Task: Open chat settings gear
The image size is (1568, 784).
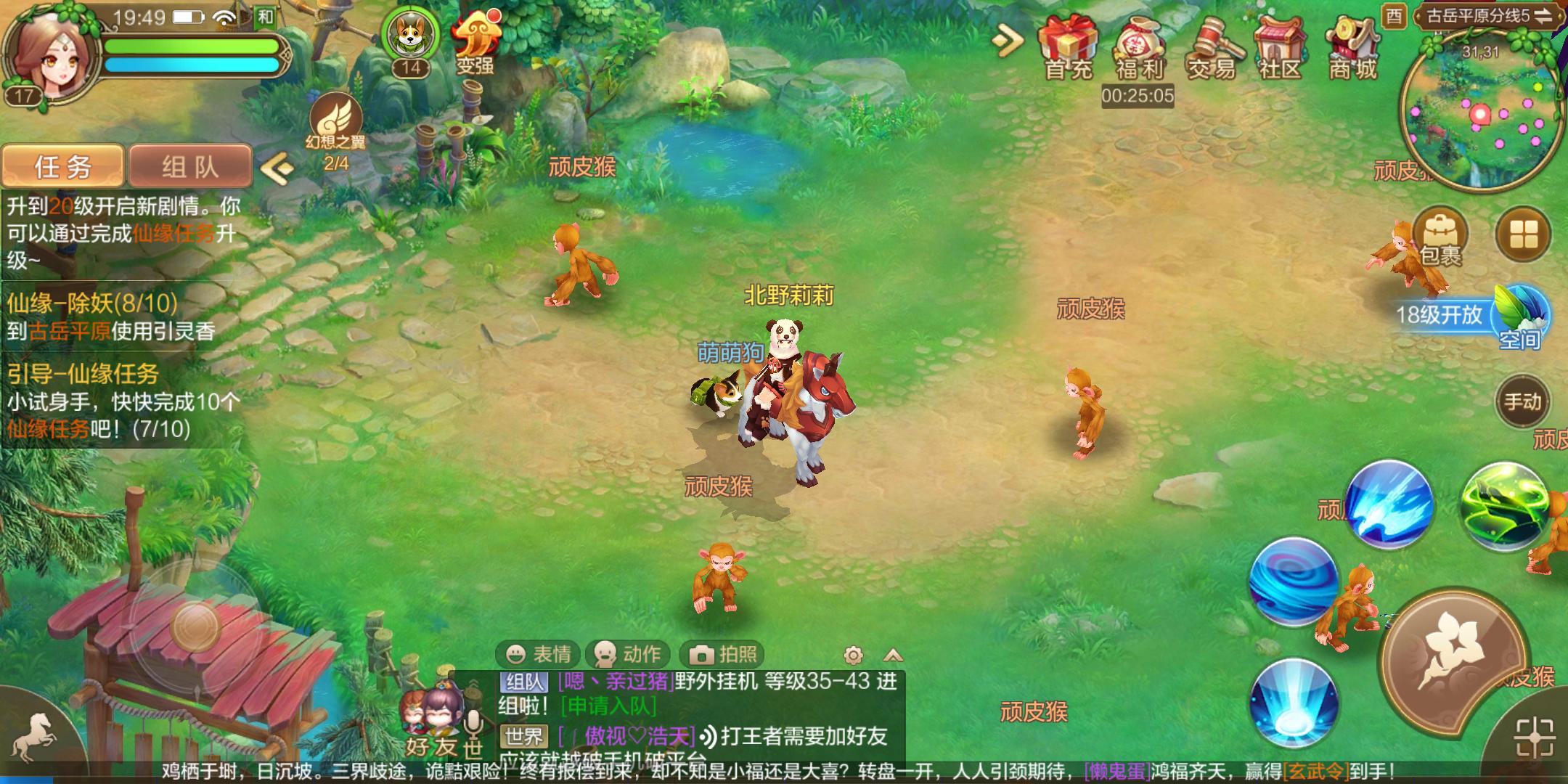Action: (x=851, y=654)
